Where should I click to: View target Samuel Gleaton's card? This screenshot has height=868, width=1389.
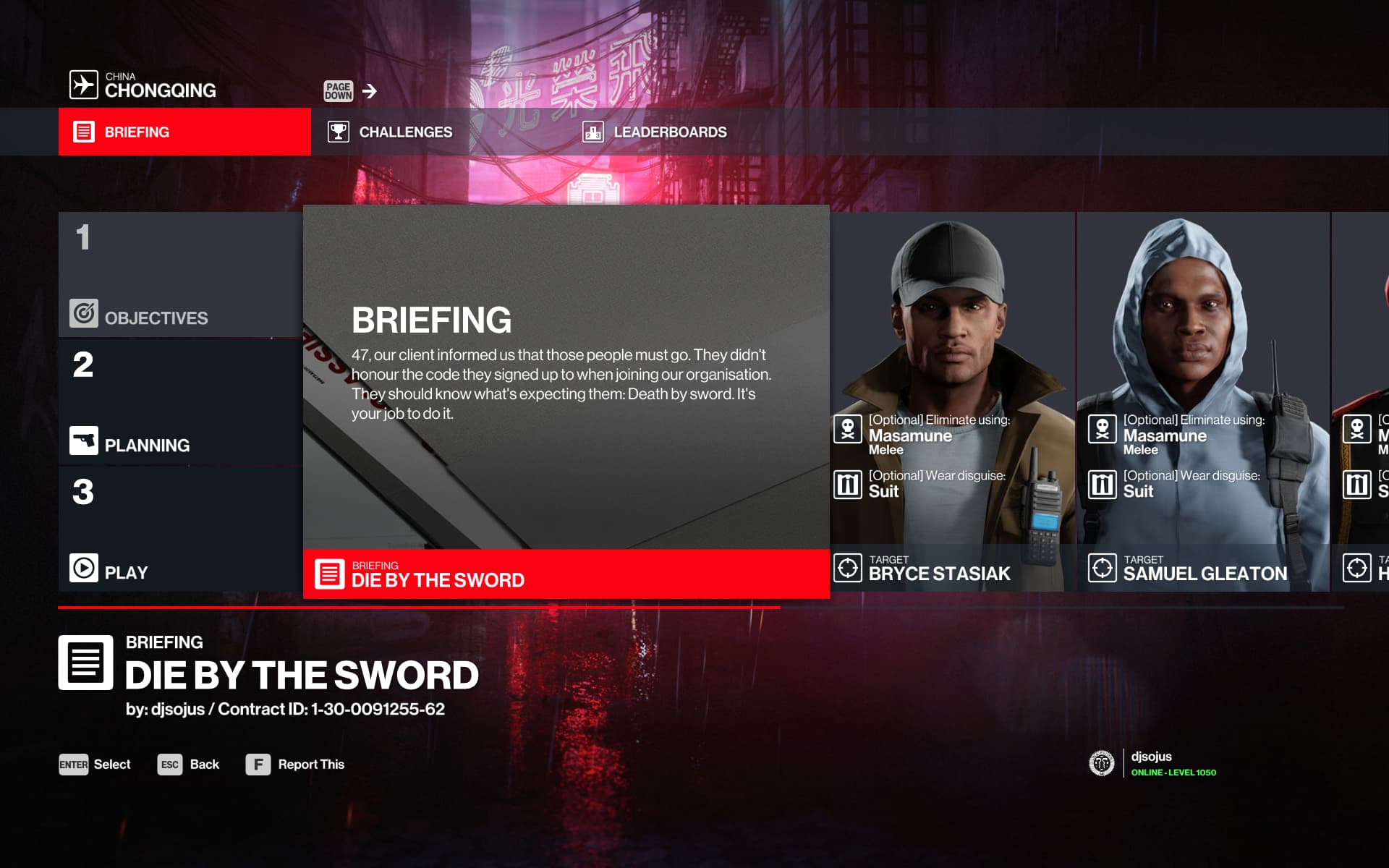1202,402
